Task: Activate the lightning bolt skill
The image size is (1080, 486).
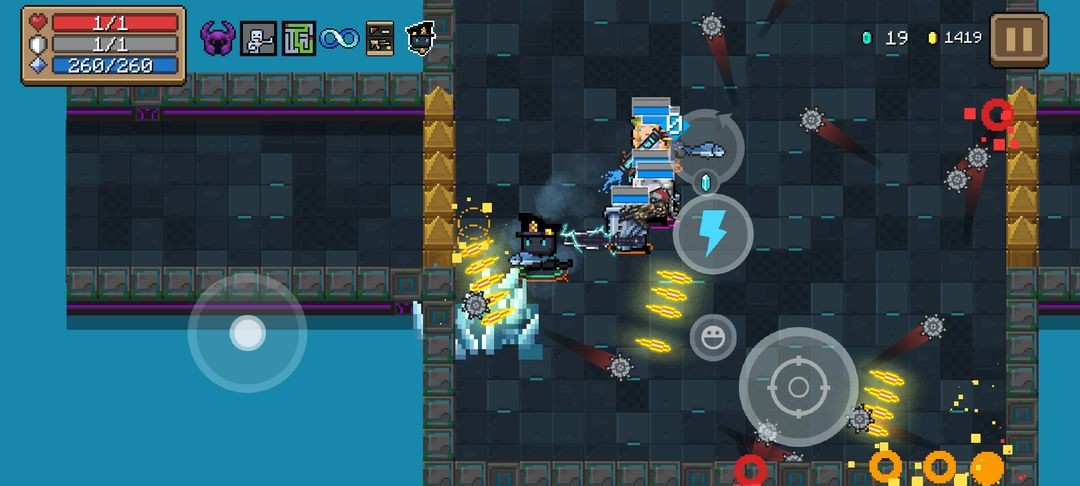Action: click(712, 234)
